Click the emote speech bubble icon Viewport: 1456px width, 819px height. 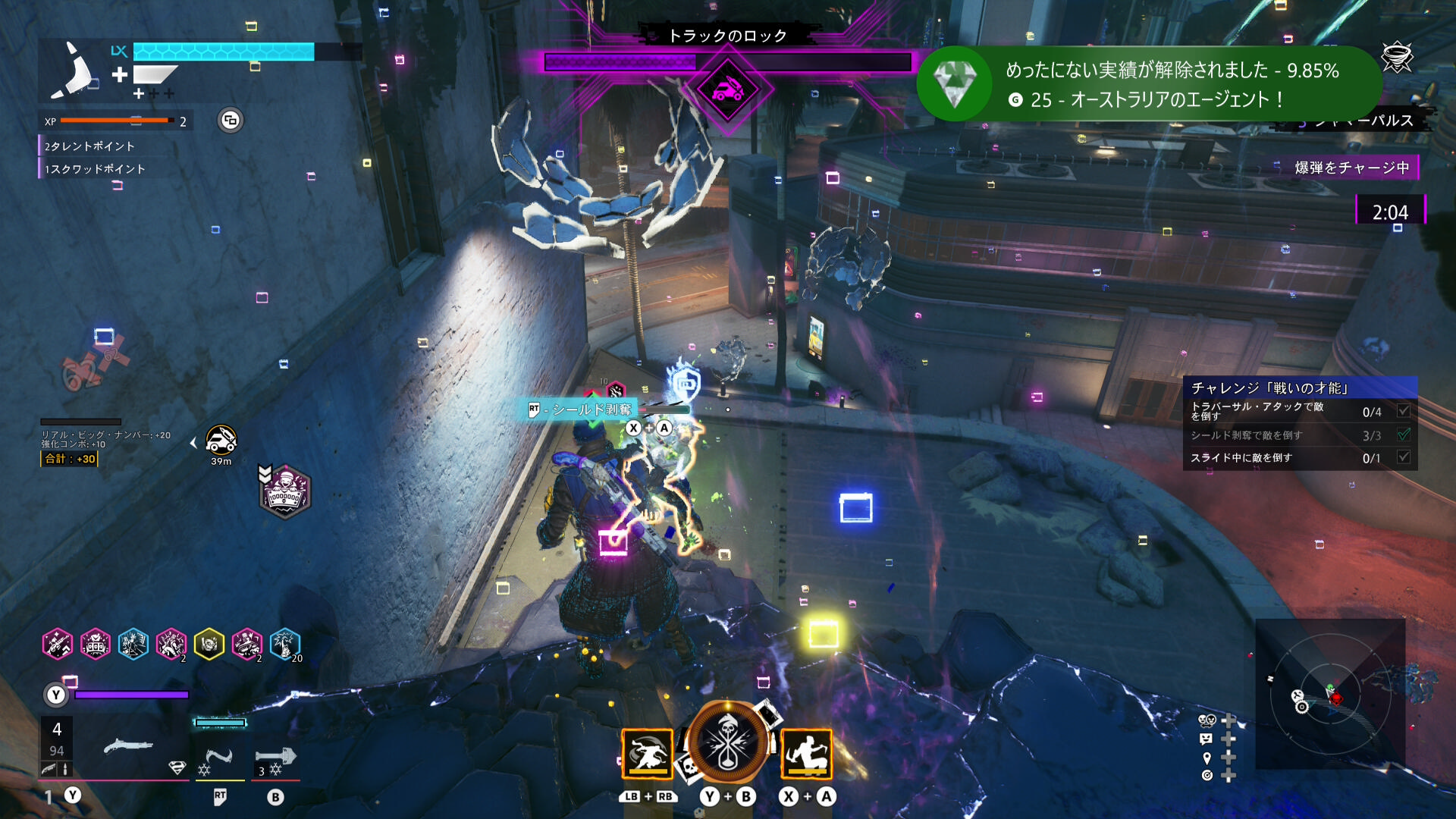(1207, 739)
